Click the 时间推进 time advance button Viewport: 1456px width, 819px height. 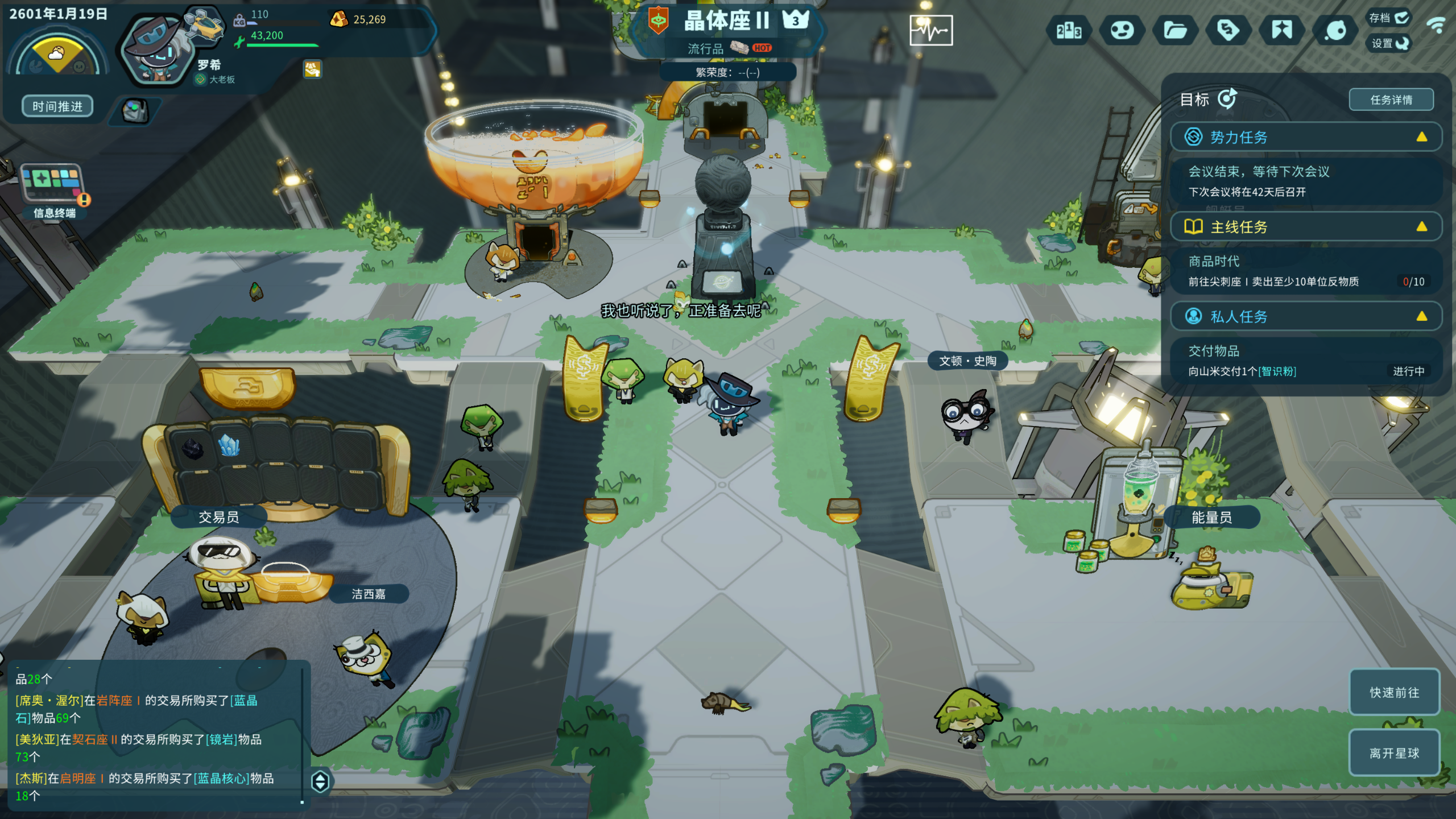pyautogui.click(x=57, y=106)
